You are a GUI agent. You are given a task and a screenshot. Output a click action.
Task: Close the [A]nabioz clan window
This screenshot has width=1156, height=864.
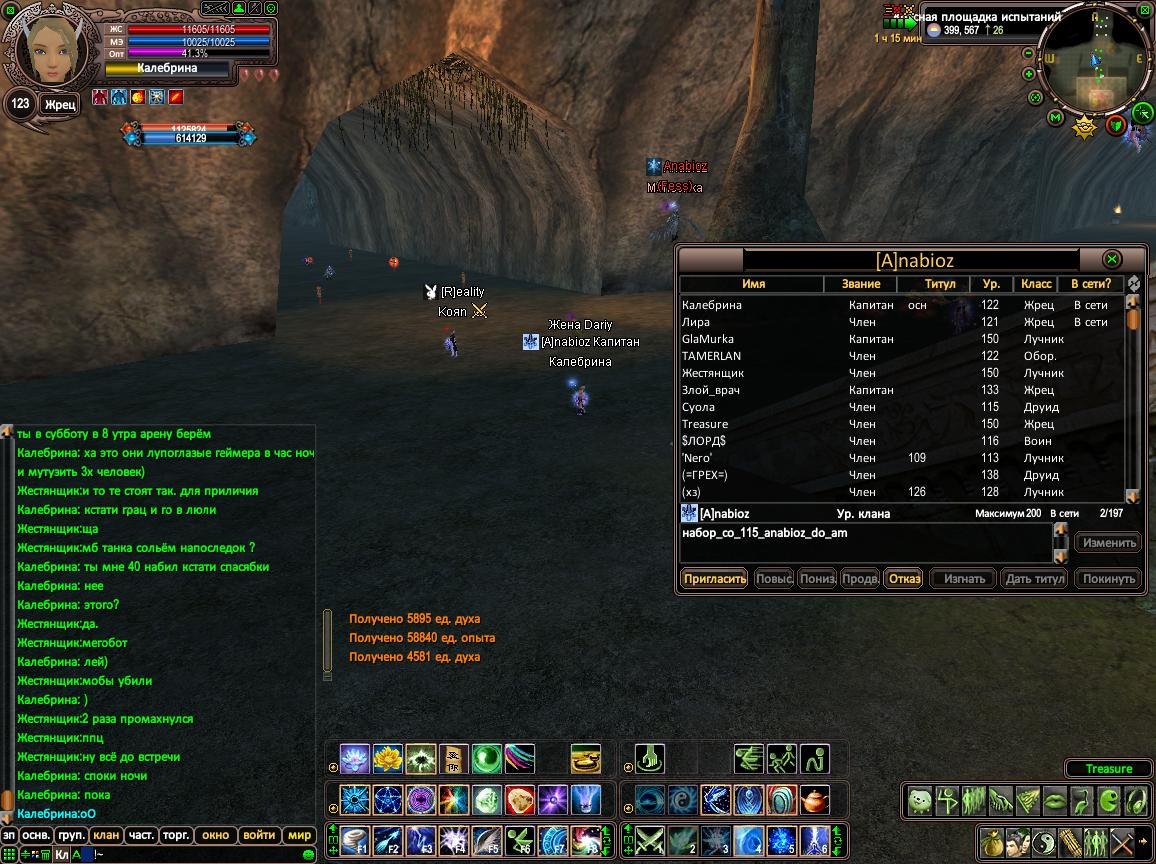(x=1111, y=259)
